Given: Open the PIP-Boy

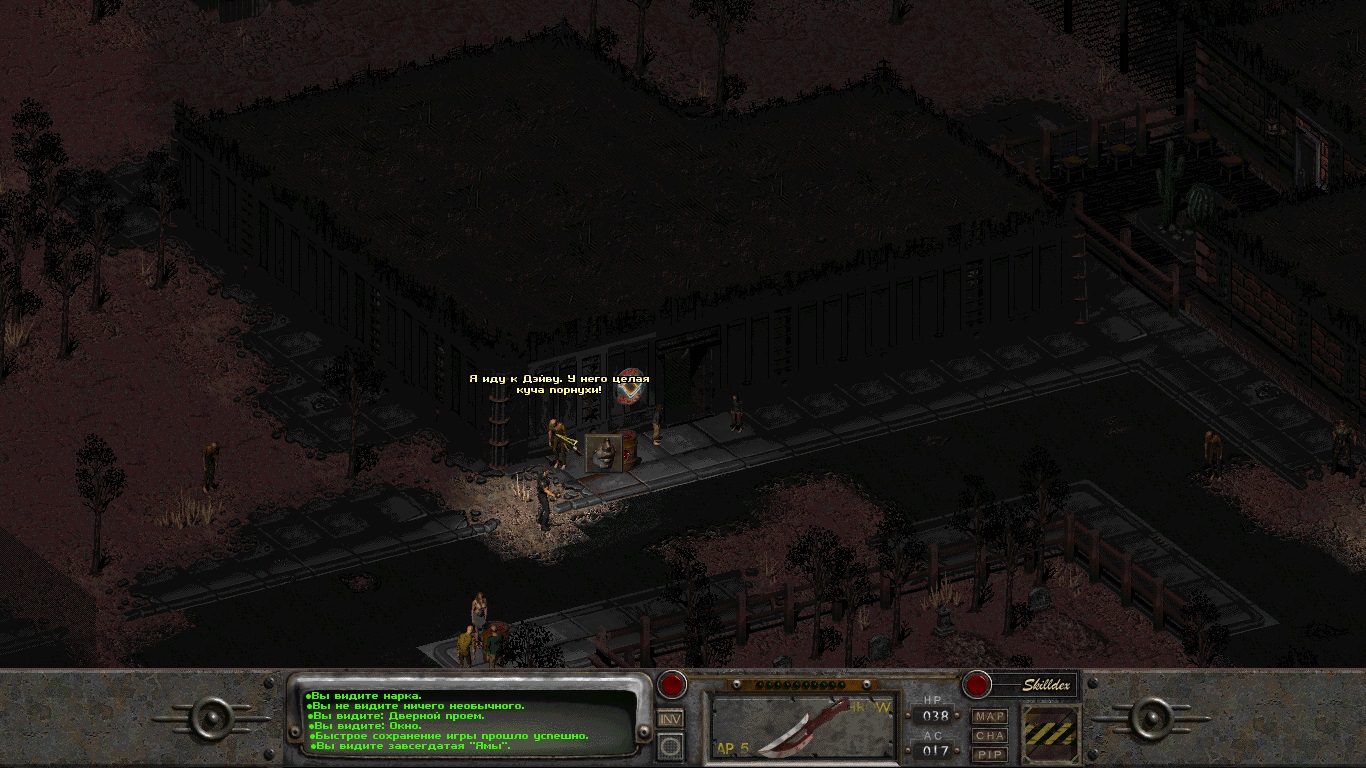Looking at the screenshot, I should click(x=990, y=754).
